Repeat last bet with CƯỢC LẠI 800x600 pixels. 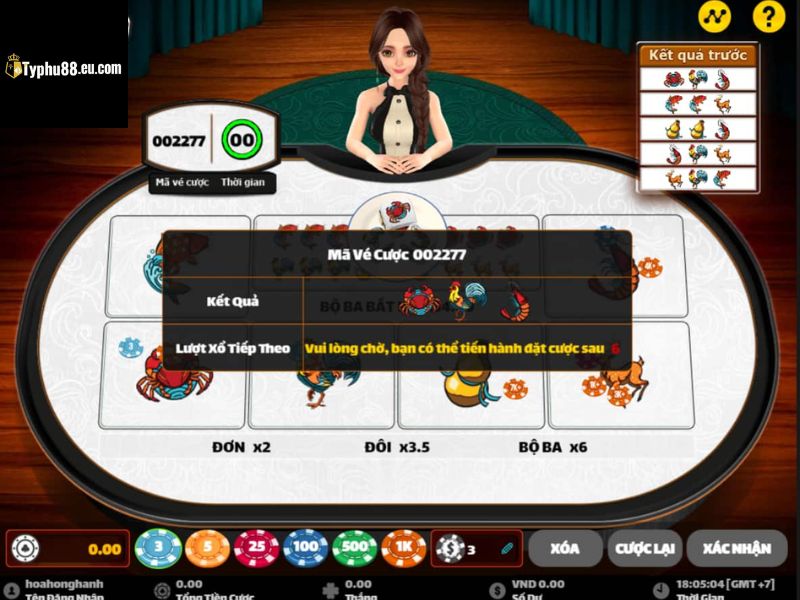(x=646, y=548)
